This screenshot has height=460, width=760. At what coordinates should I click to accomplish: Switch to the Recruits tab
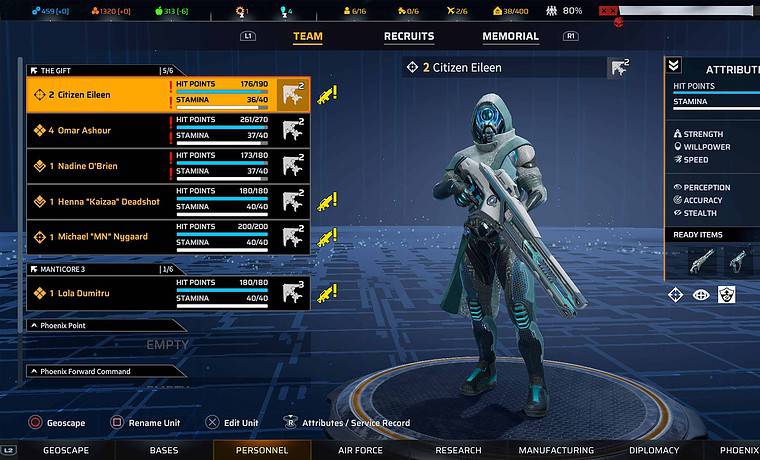click(409, 37)
